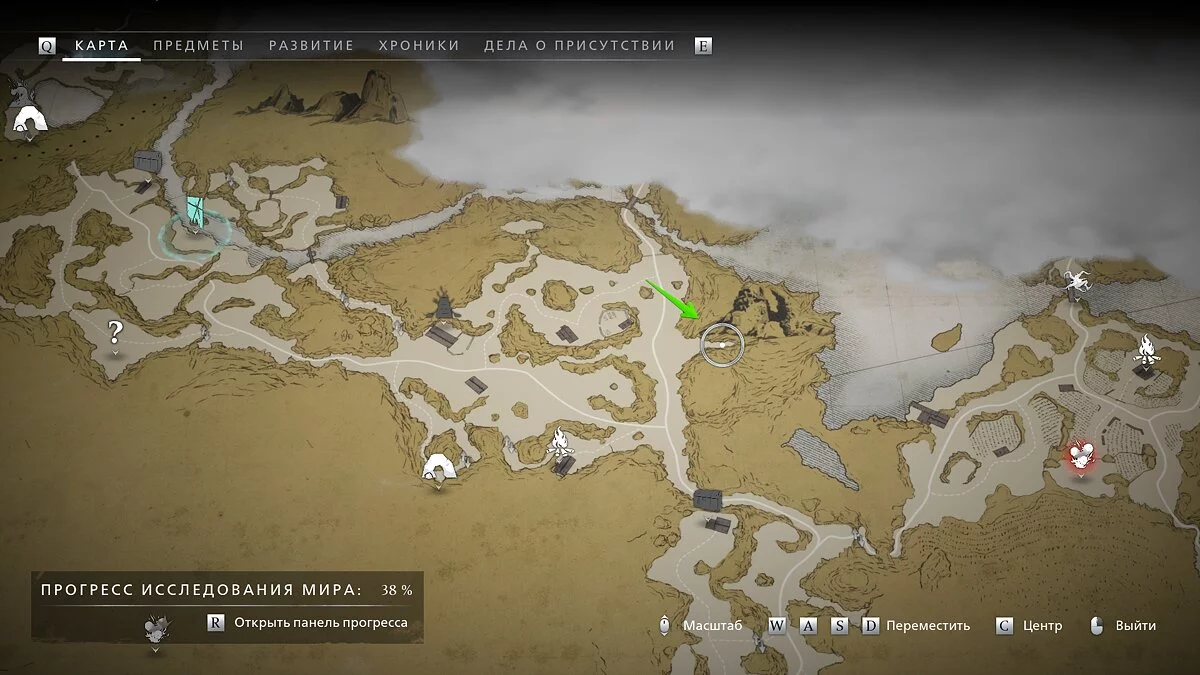Click the white drone map marker
The height and width of the screenshot is (675, 1200).
1076,279
